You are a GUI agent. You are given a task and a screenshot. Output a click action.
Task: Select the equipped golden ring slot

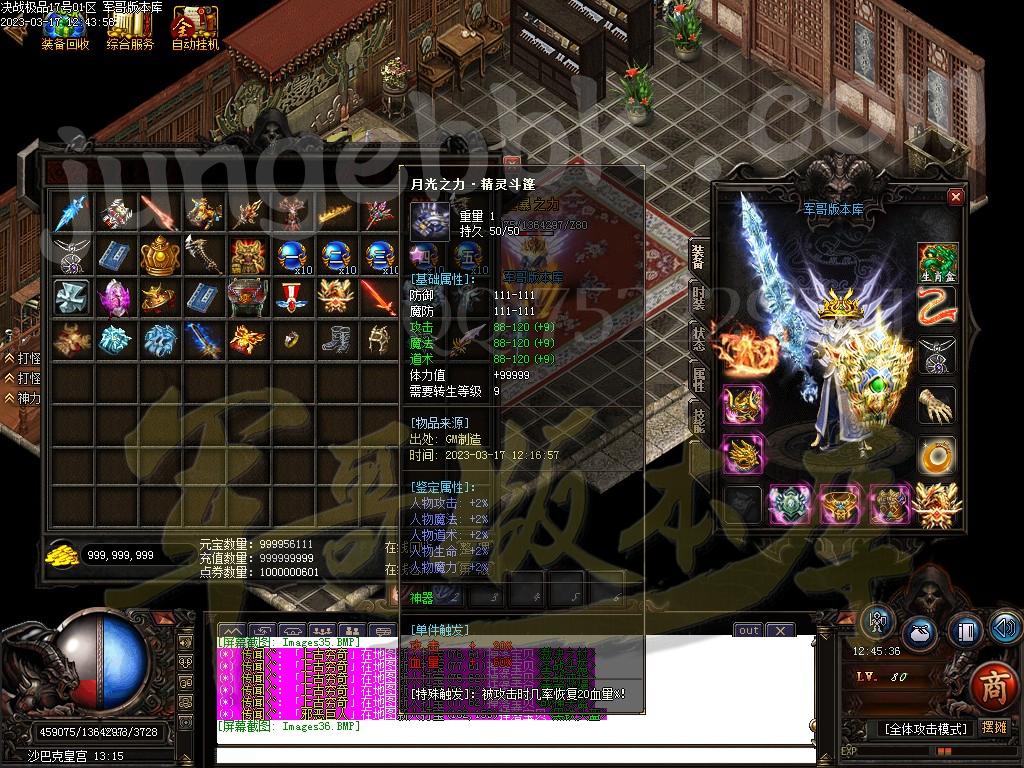(937, 454)
